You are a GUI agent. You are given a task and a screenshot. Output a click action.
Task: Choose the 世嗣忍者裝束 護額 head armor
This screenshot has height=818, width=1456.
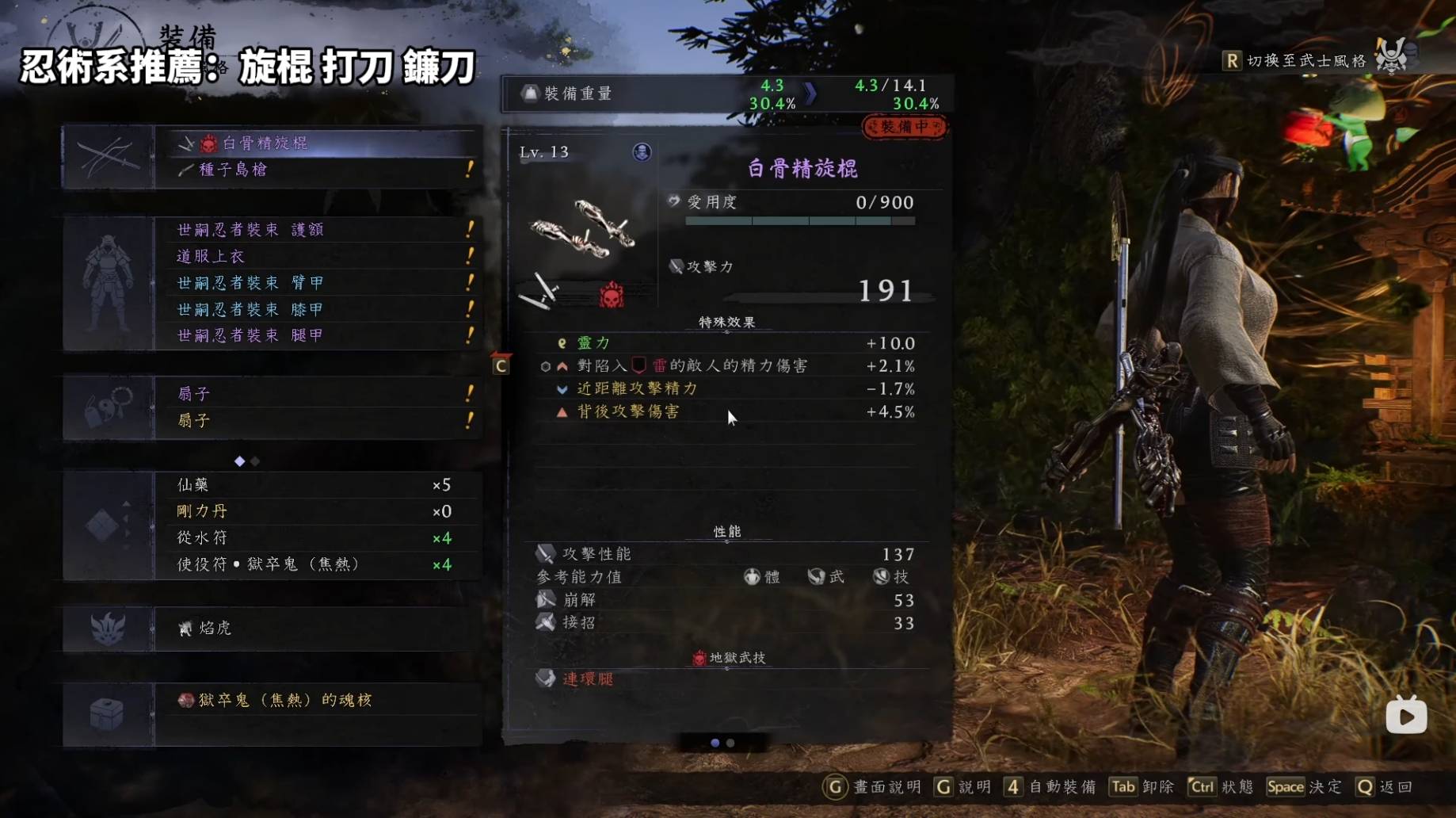(x=317, y=230)
